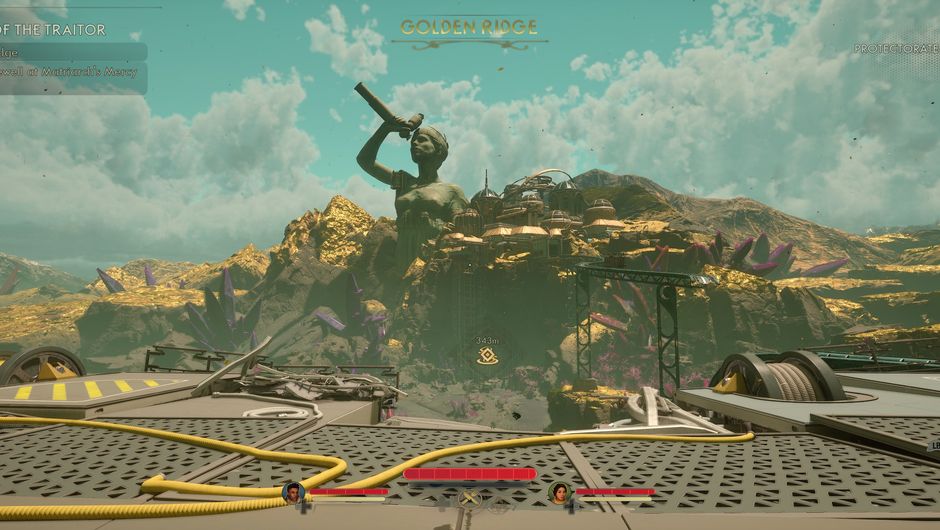
Task: Select the quest title ending in 'Of The Traitor'
Action: [x=53, y=30]
